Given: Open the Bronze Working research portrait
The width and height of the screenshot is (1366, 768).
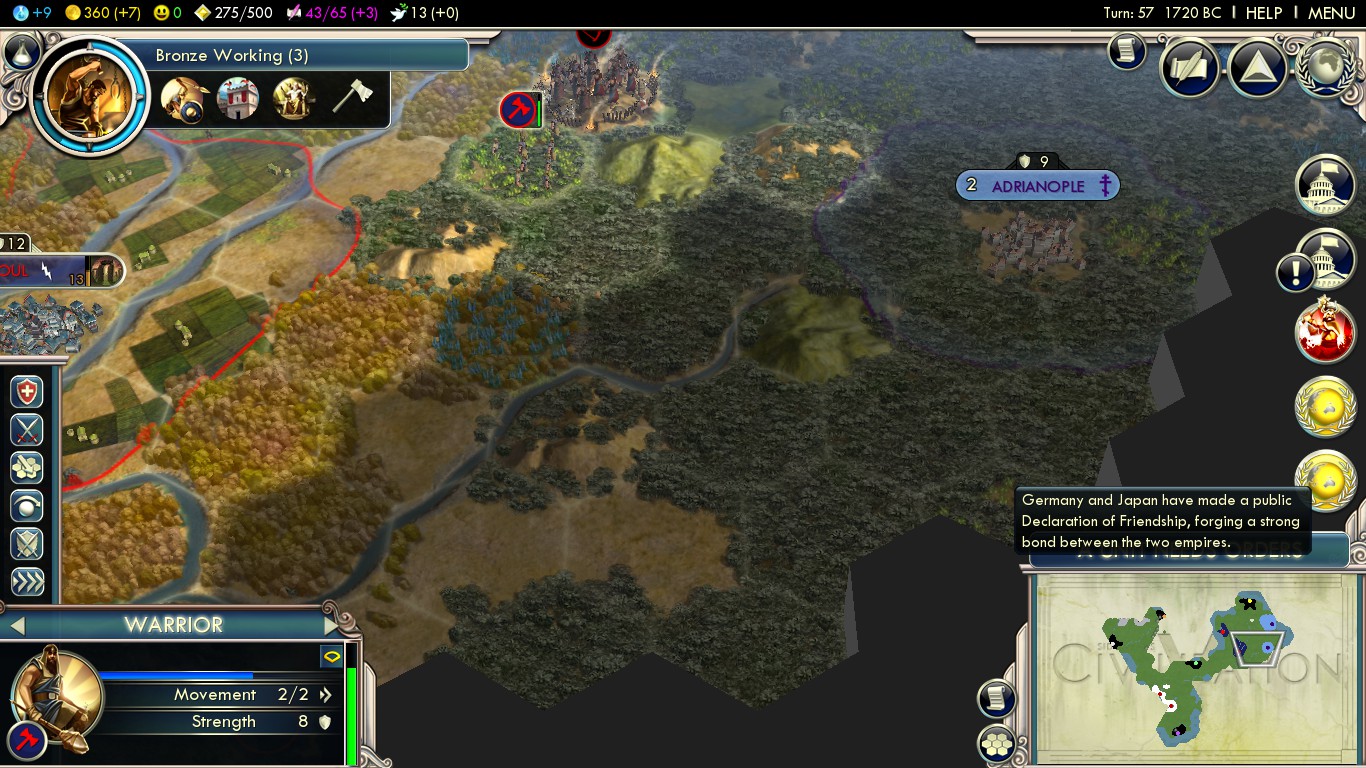Looking at the screenshot, I should 90,95.
